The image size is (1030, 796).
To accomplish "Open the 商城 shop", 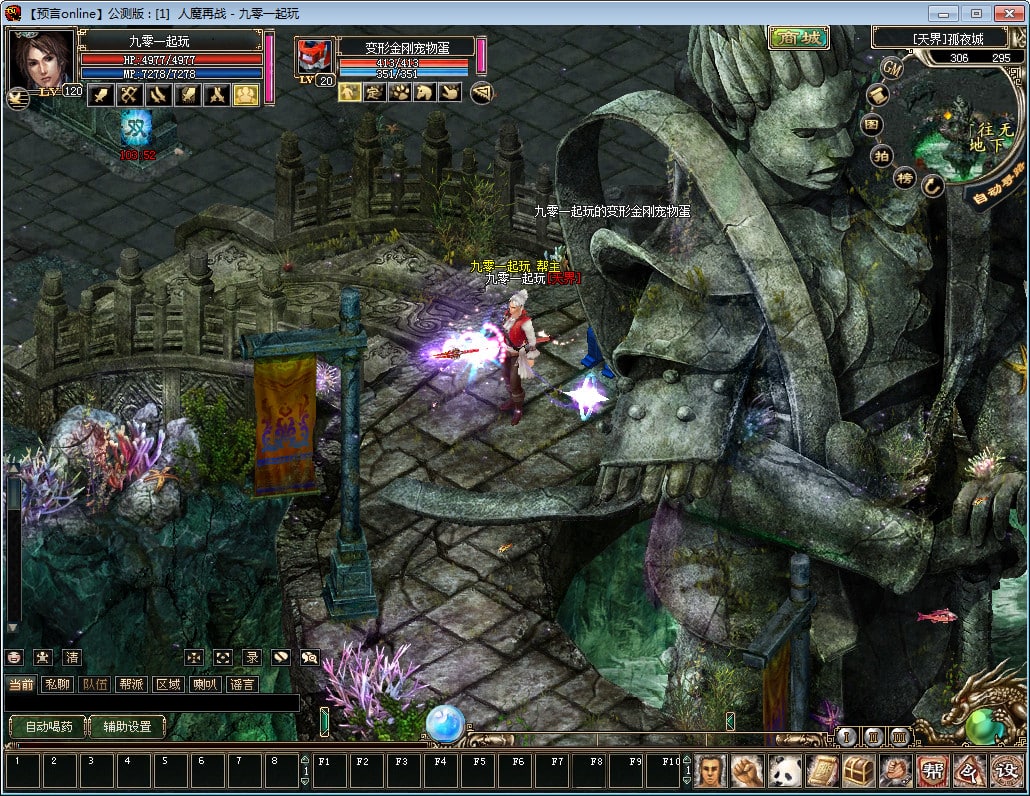I will [x=798, y=39].
